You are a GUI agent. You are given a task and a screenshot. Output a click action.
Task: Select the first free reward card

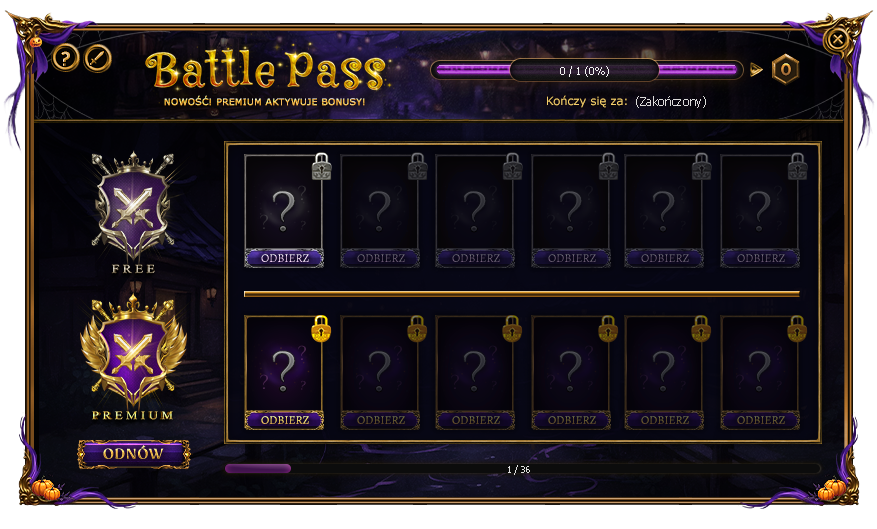tap(284, 202)
